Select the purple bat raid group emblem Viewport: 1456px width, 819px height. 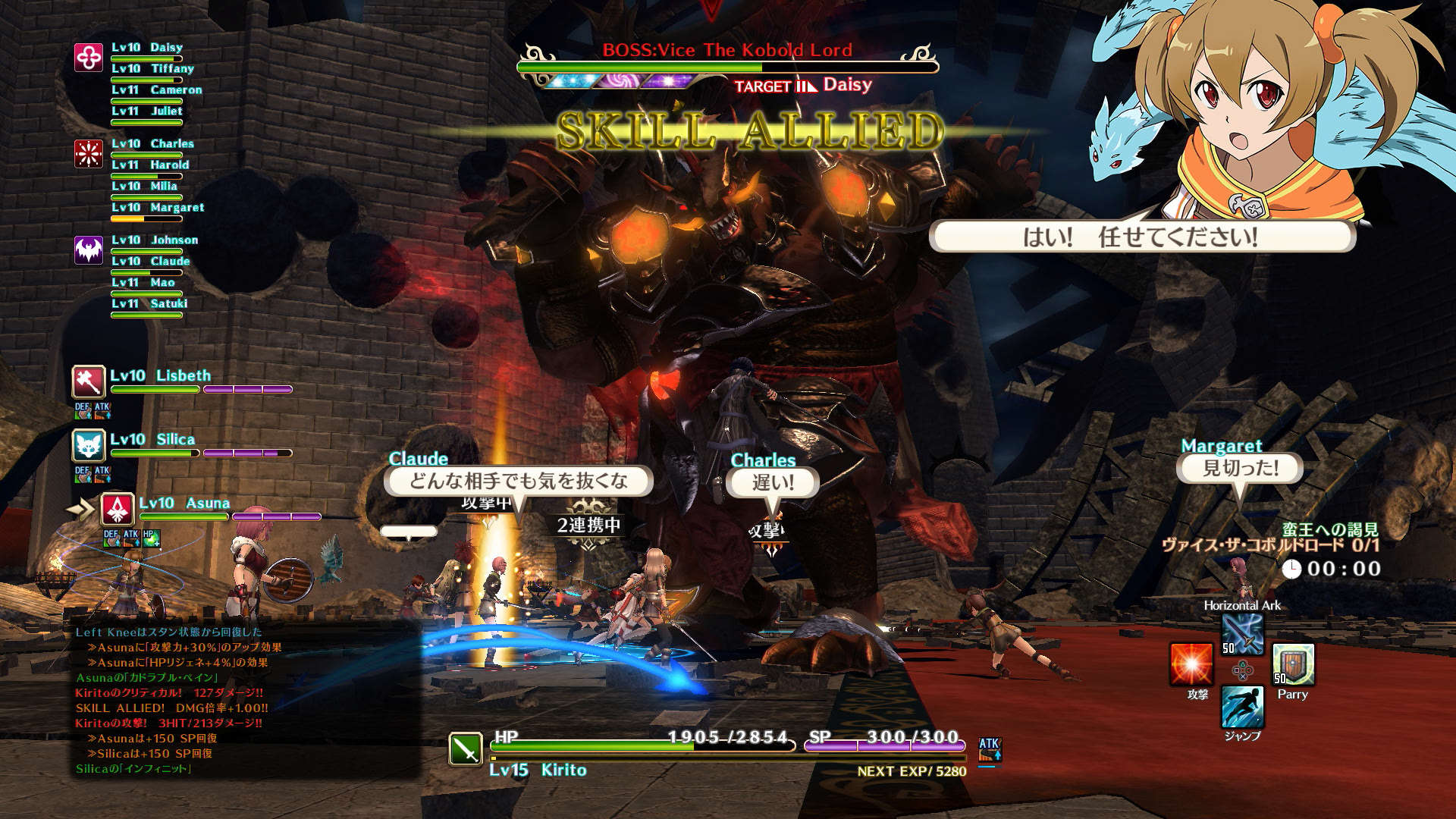click(89, 250)
